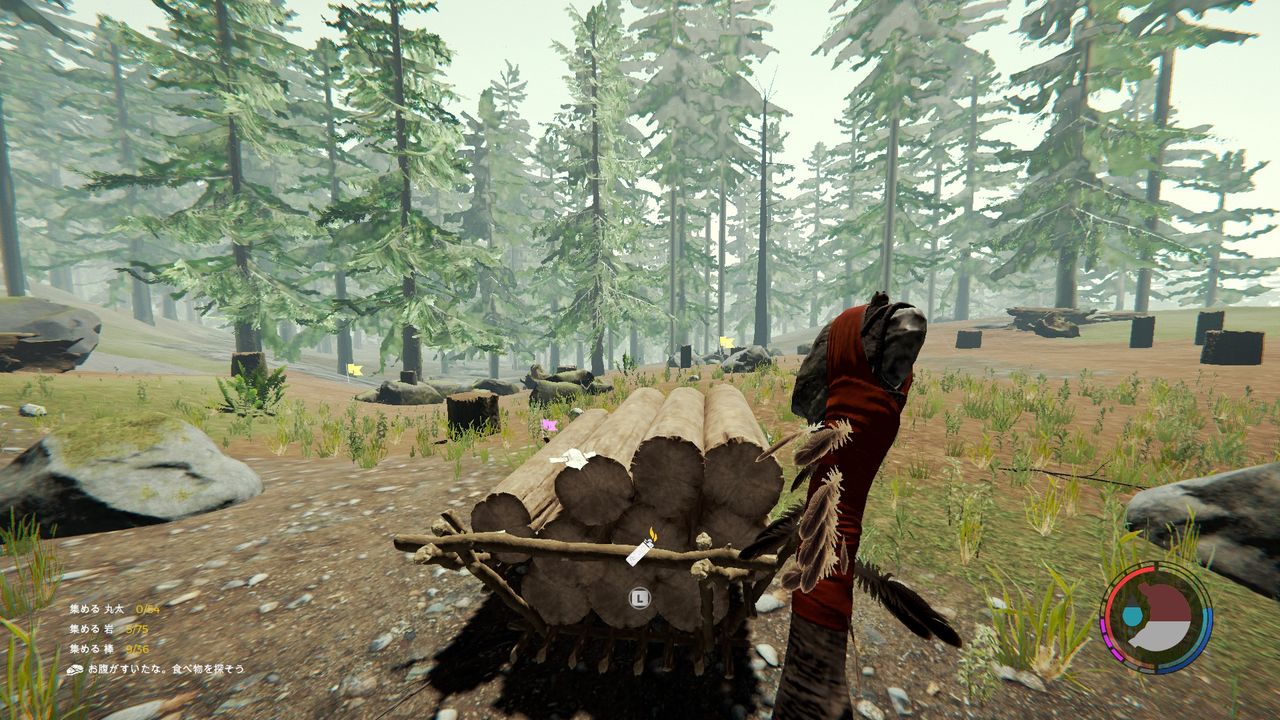Image resolution: width=1280 pixels, height=720 pixels.
Task: Select the log sled full of logs
Action: point(620,500)
